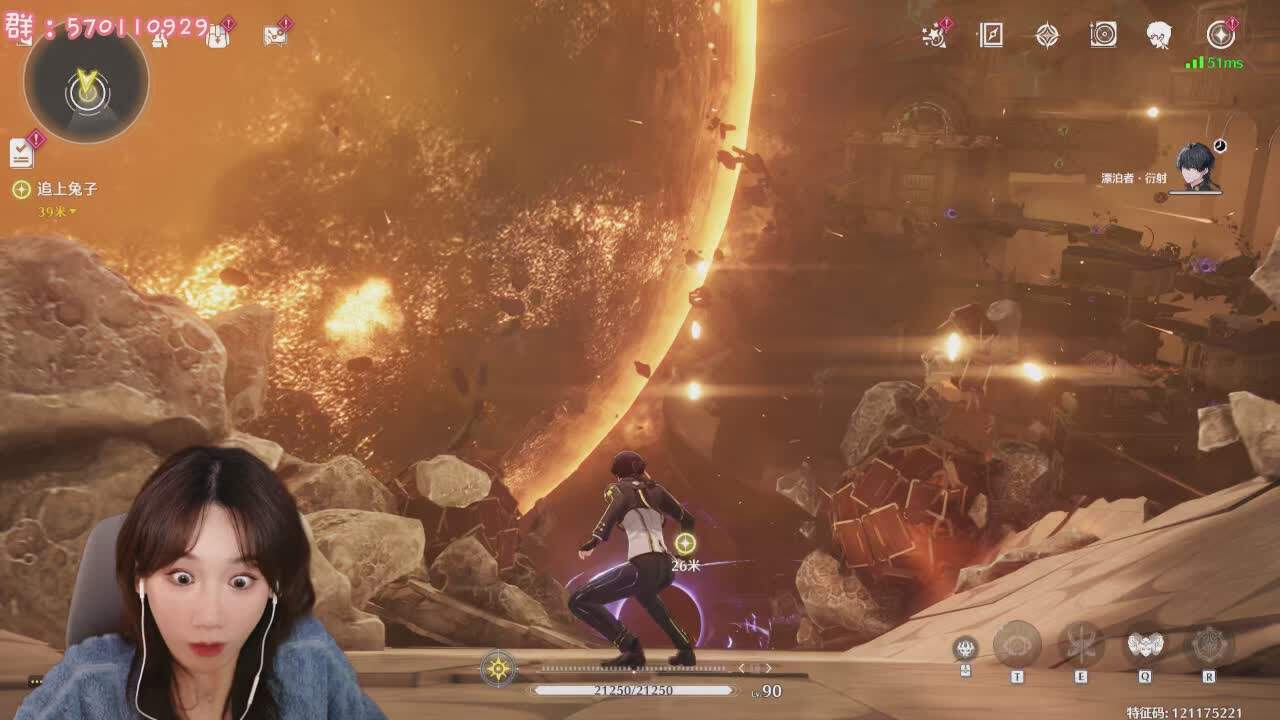1280x720 pixels.
Task: Use the ability bound to T
Action: click(x=1017, y=645)
